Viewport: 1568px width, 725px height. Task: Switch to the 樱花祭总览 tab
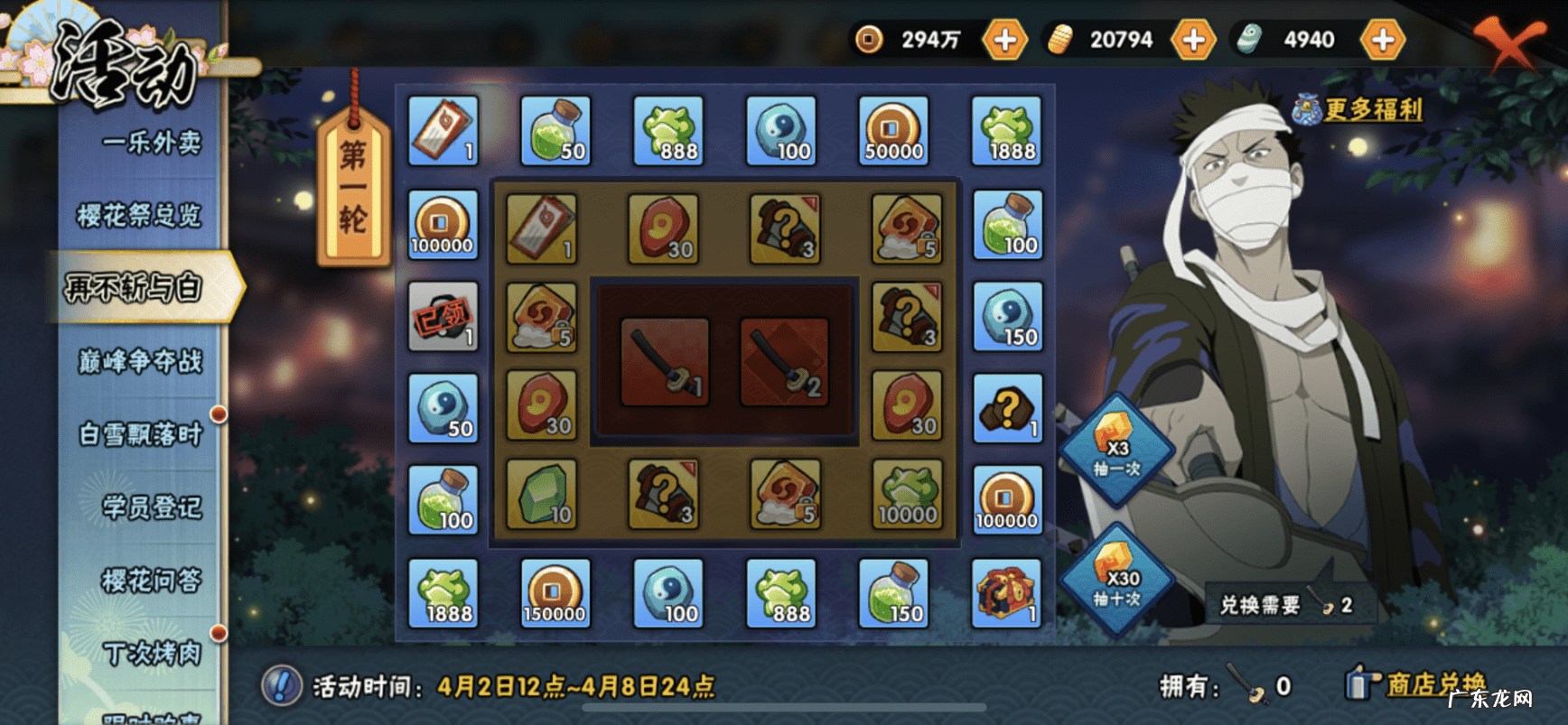[139, 215]
